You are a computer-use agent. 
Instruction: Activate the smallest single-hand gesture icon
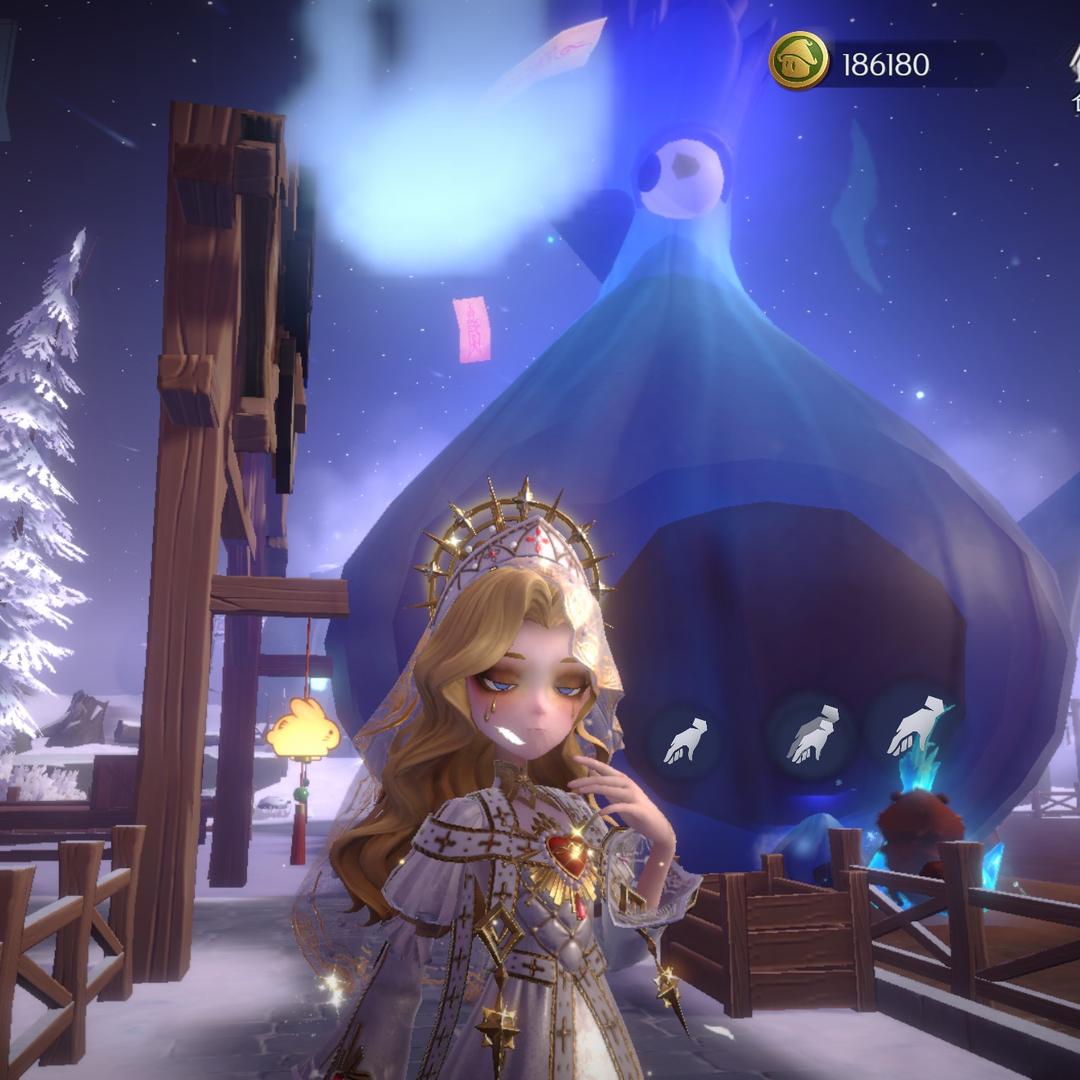685,741
